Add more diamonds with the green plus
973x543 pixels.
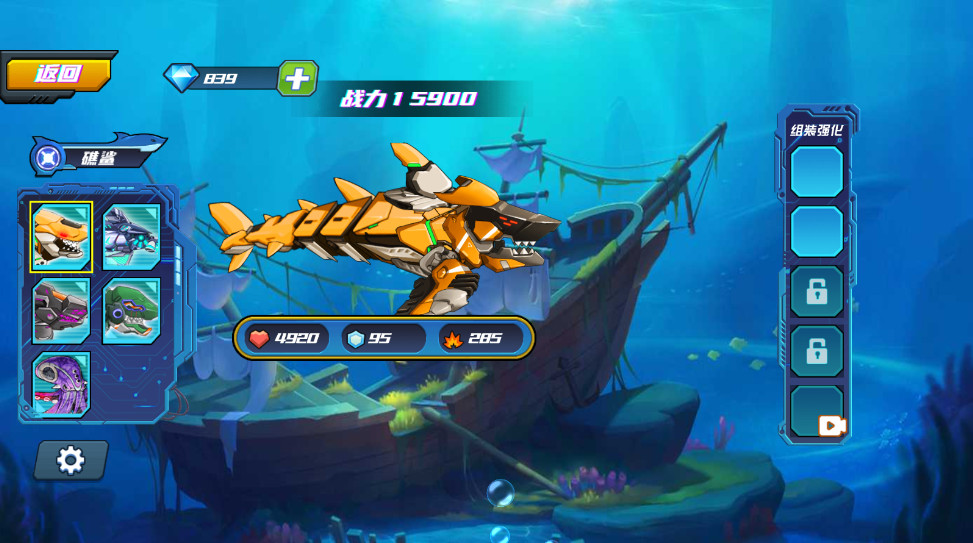297,78
